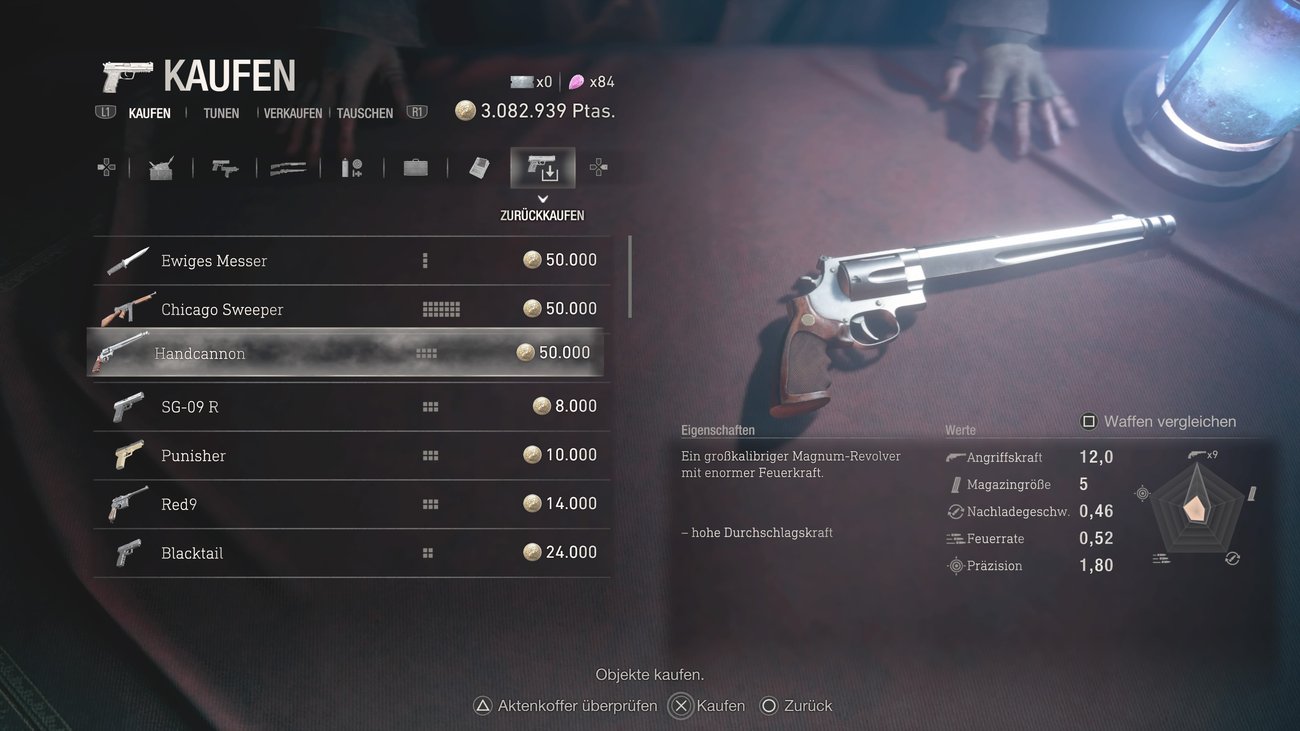This screenshot has width=1300, height=731.
Task: Open the pistols and SMG category
Action: [225, 168]
